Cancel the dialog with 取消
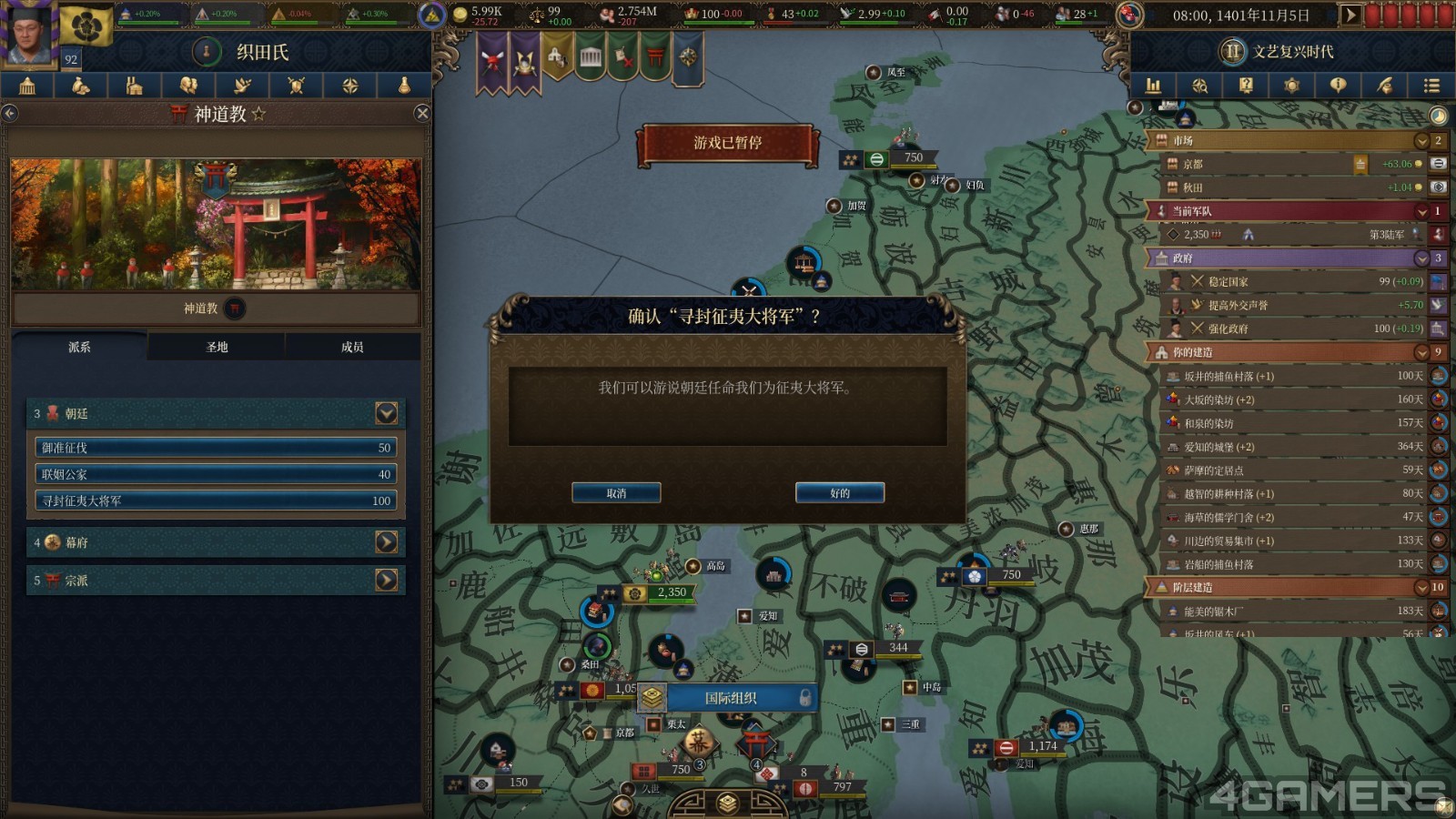This screenshot has height=819, width=1456. tap(616, 493)
